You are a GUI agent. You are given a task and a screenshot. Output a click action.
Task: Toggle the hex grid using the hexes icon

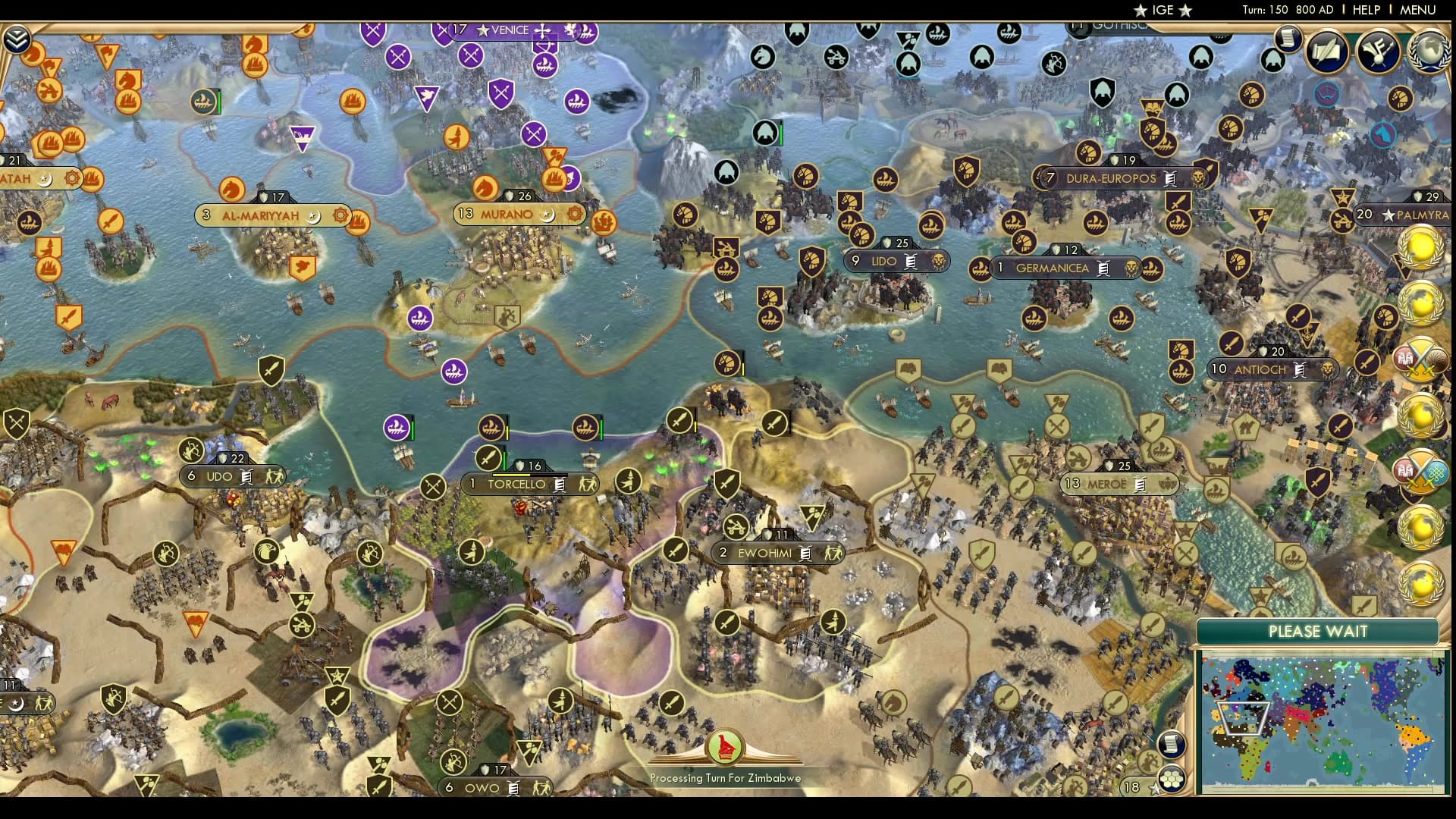(1172, 779)
